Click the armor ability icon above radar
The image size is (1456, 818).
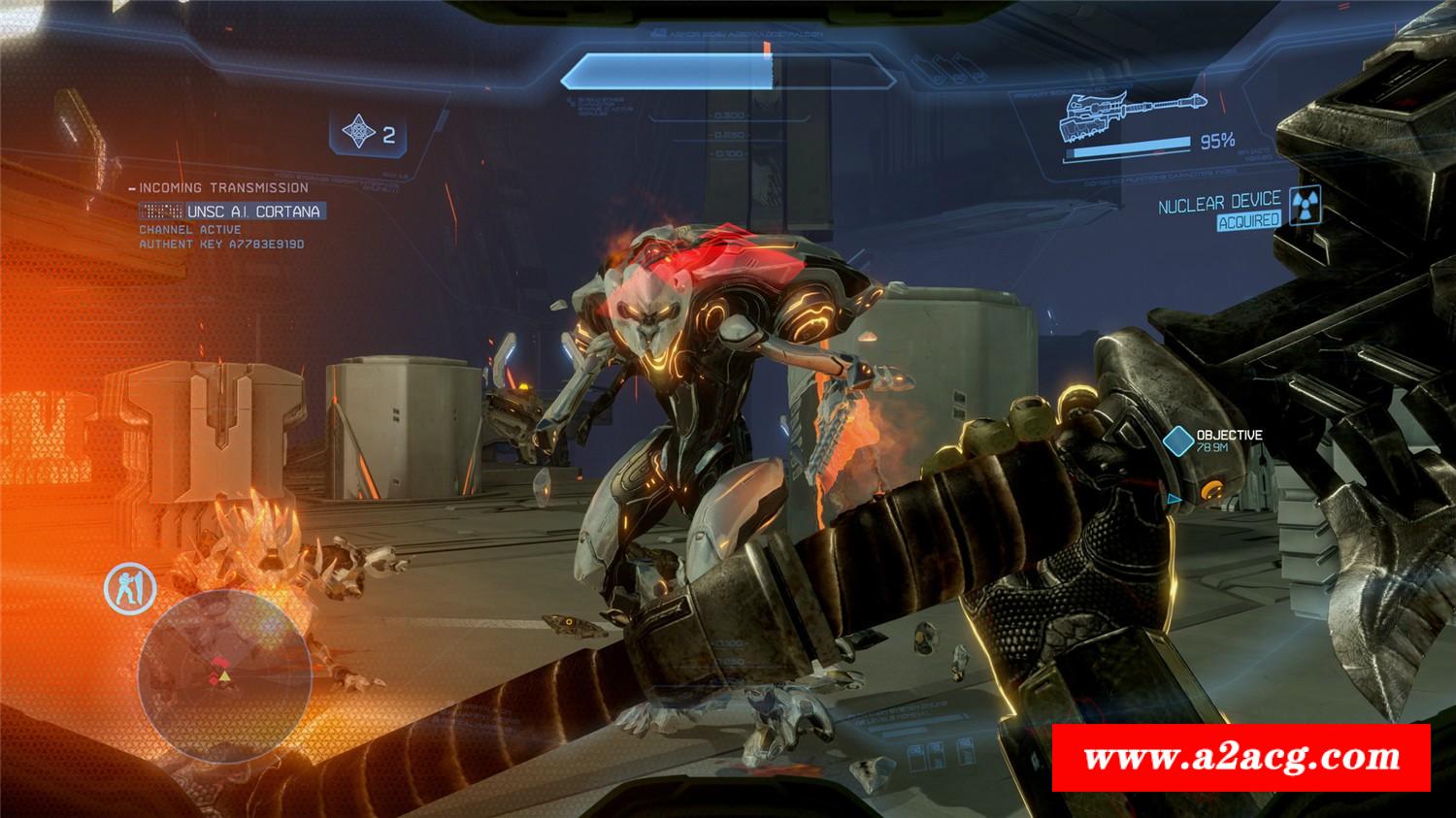[x=130, y=590]
